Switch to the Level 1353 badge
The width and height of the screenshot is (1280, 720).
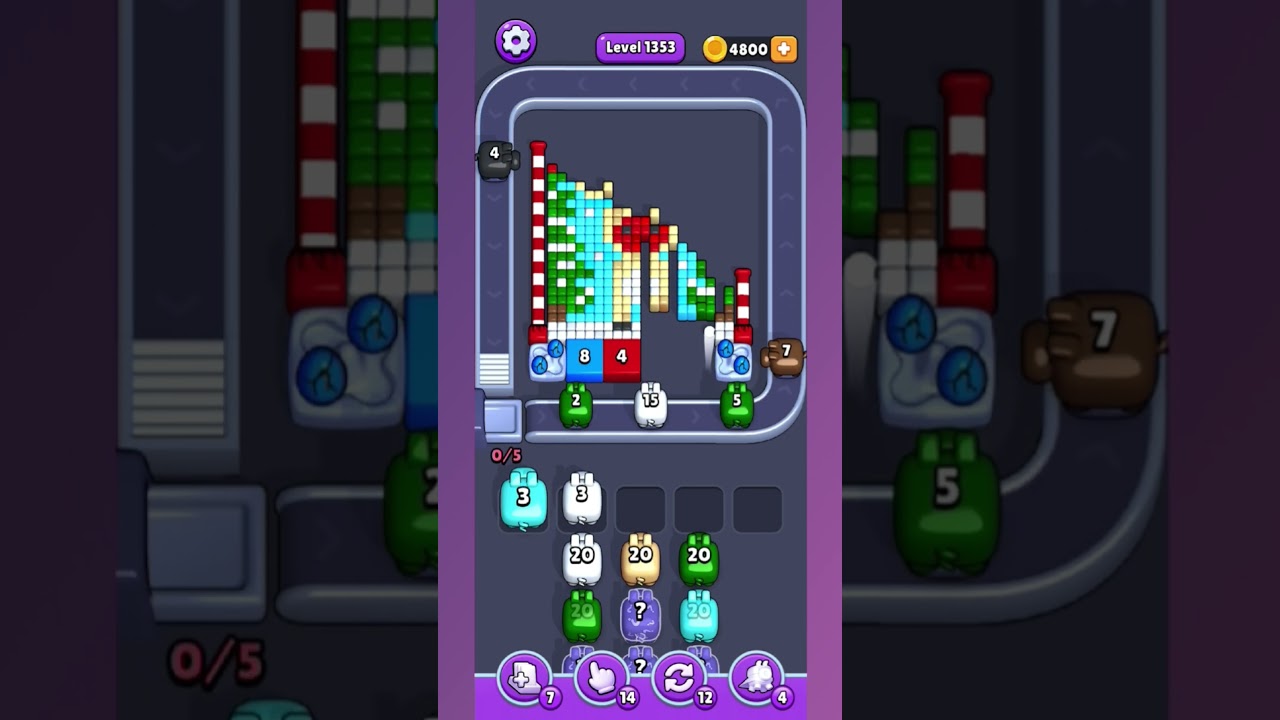[640, 47]
